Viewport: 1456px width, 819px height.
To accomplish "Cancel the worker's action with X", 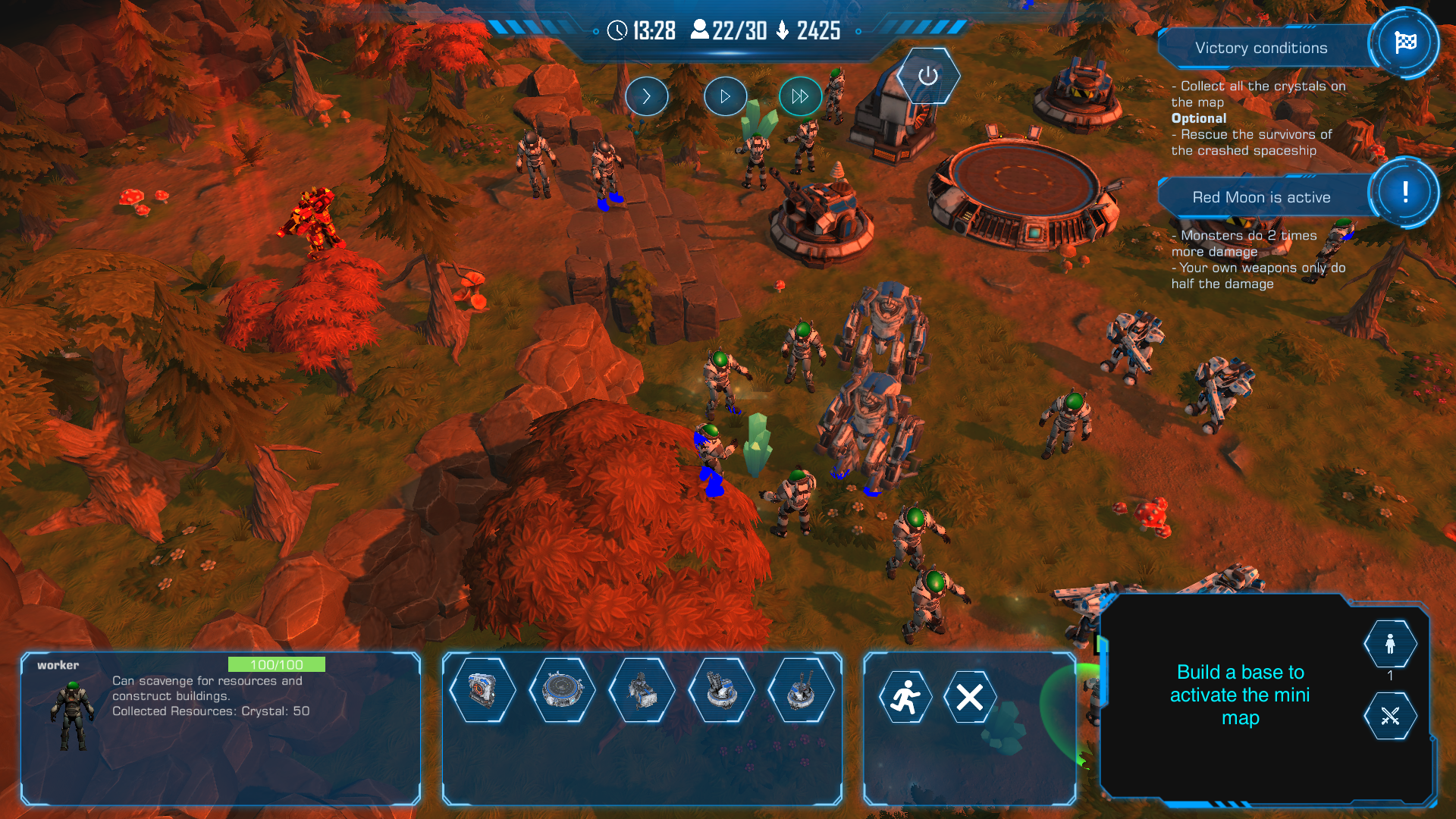I will [x=970, y=697].
